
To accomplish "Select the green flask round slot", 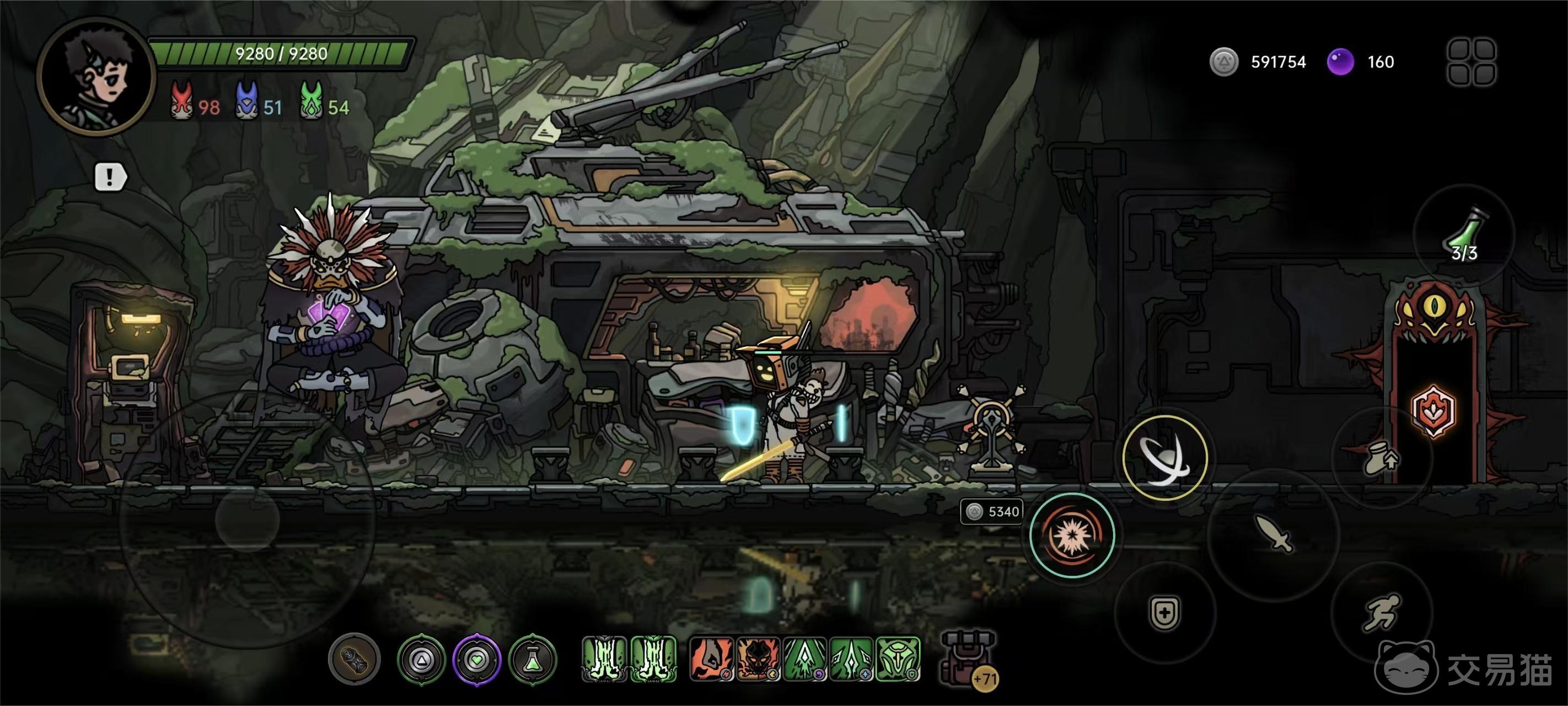I will point(533,659).
